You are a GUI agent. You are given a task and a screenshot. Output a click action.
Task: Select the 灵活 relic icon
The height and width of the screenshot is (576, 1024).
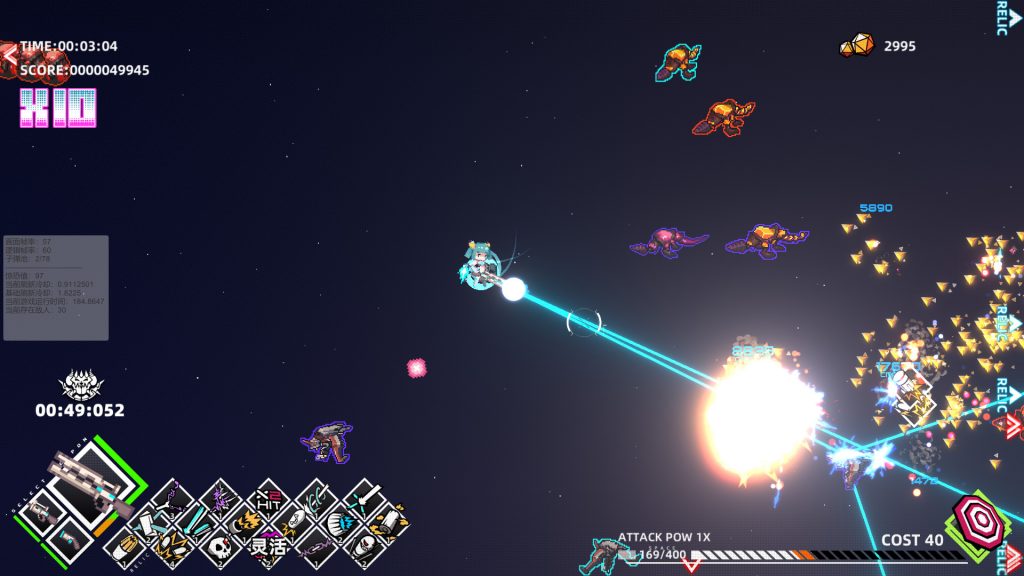coord(268,546)
